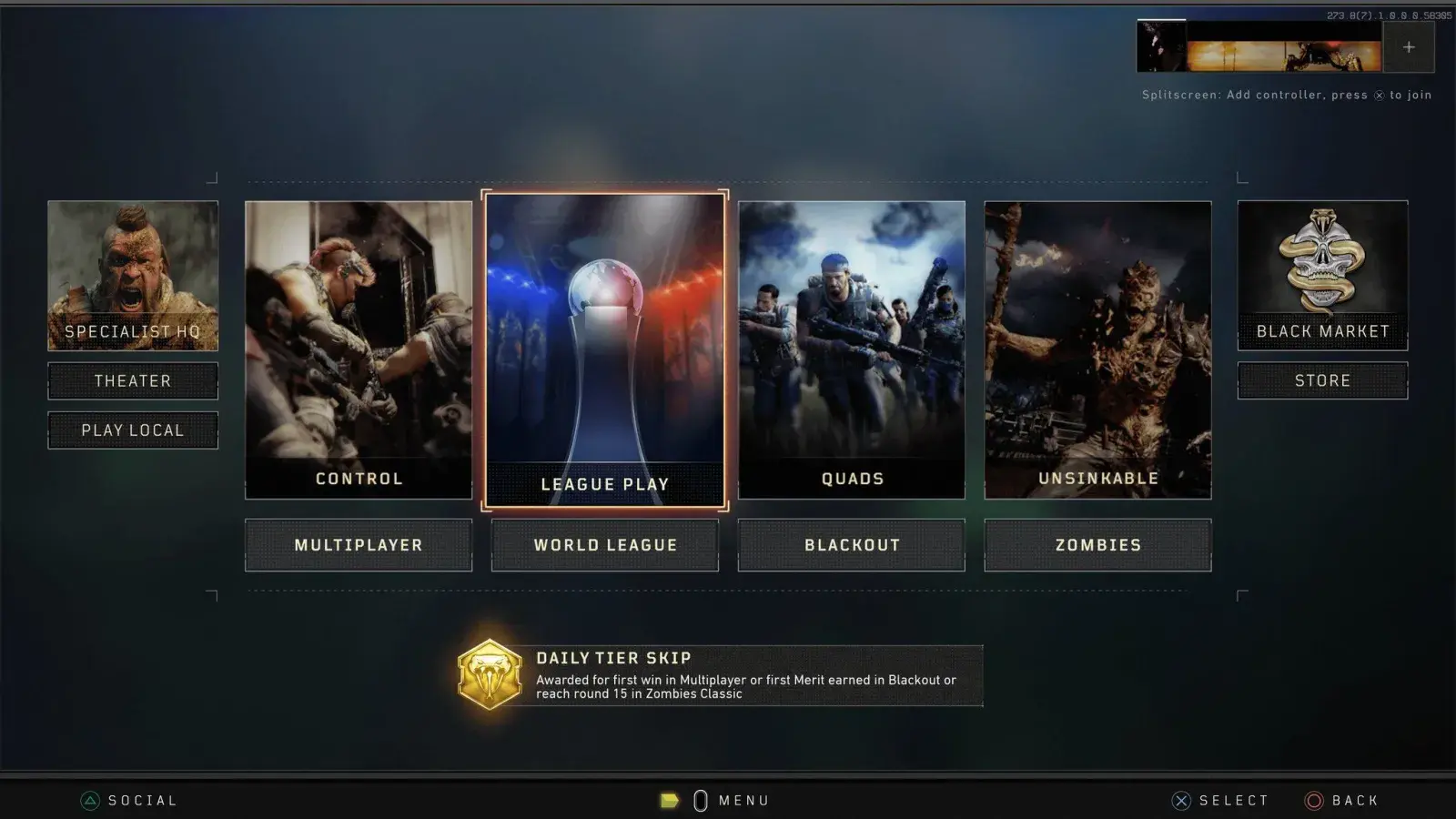This screenshot has width=1456, height=819.
Task: Click the splitscreen join prompt text
Action: pyautogui.click(x=1285, y=94)
